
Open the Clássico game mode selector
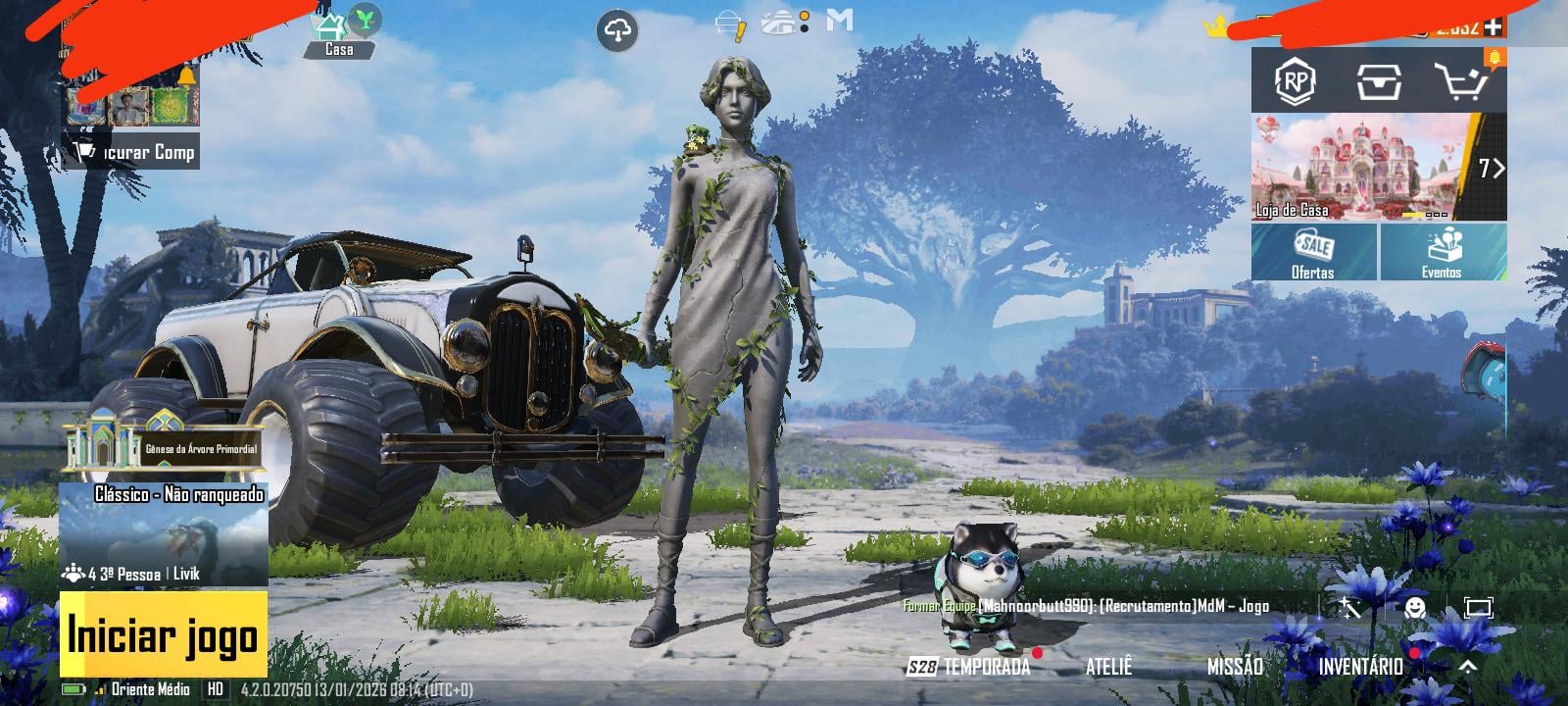(164, 534)
